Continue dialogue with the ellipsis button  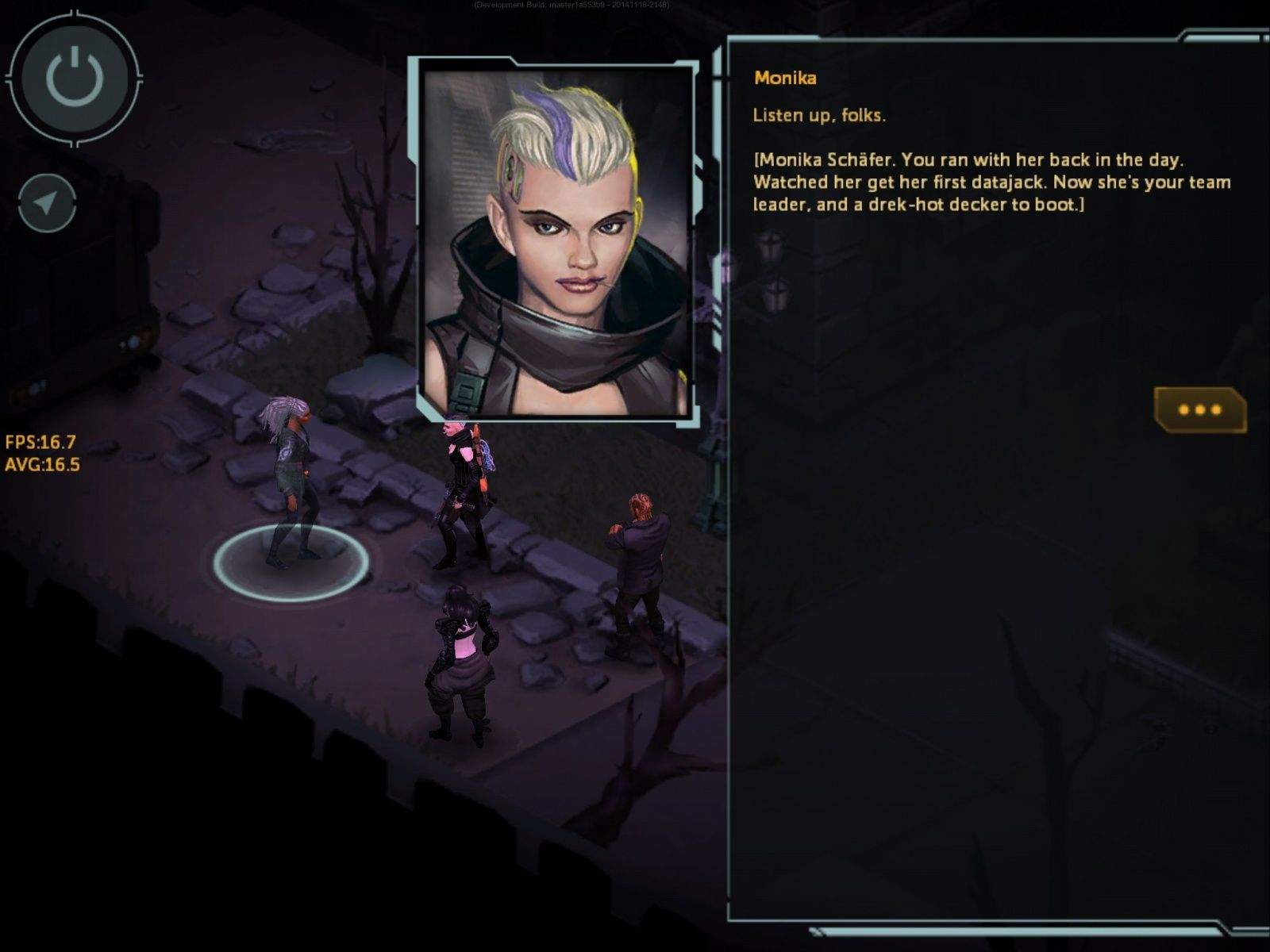pos(1199,409)
